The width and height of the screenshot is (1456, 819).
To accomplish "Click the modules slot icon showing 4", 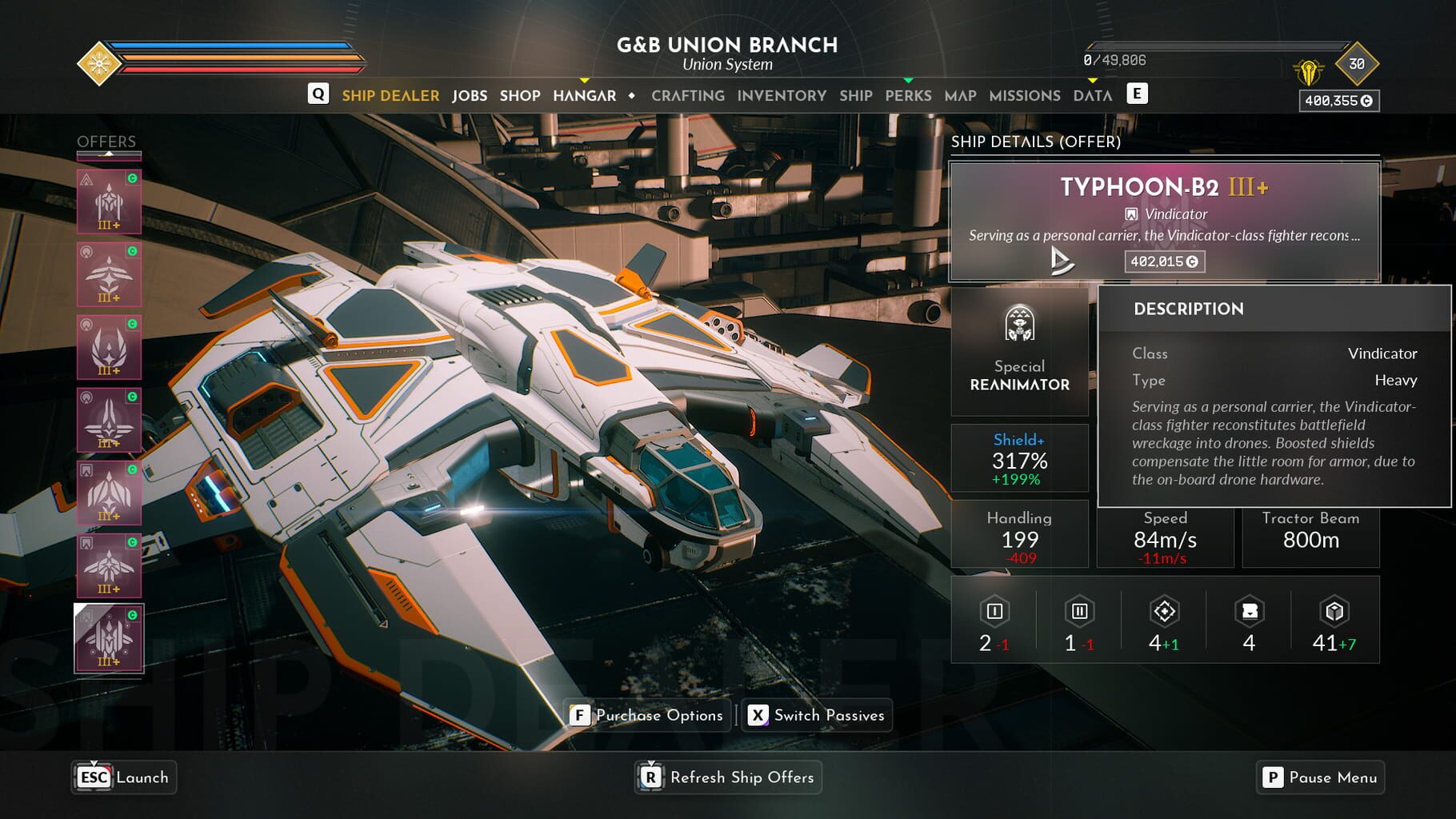I will (1248, 613).
